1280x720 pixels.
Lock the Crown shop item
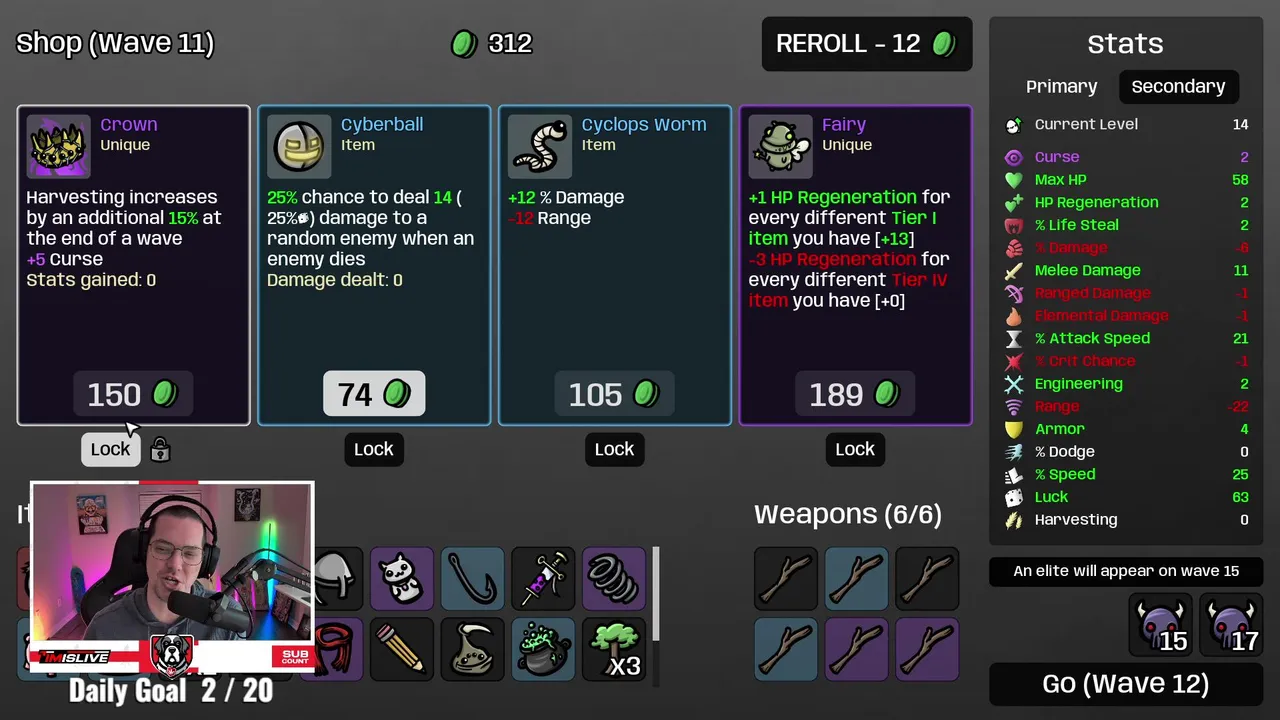click(x=110, y=449)
